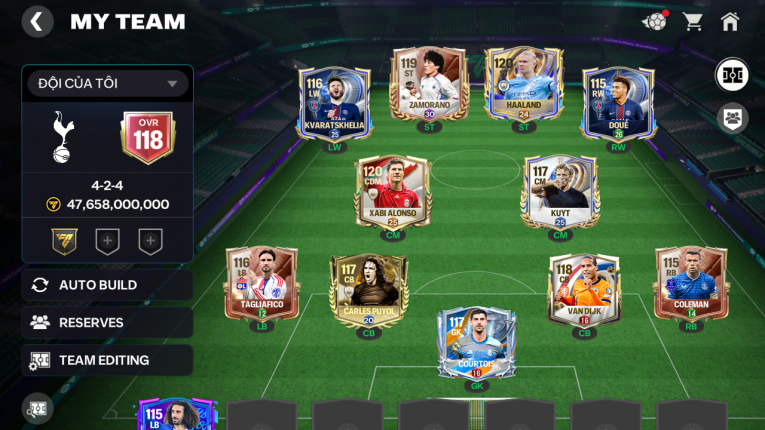Open Team Editing
765x430 pixels.
pyautogui.click(x=107, y=360)
